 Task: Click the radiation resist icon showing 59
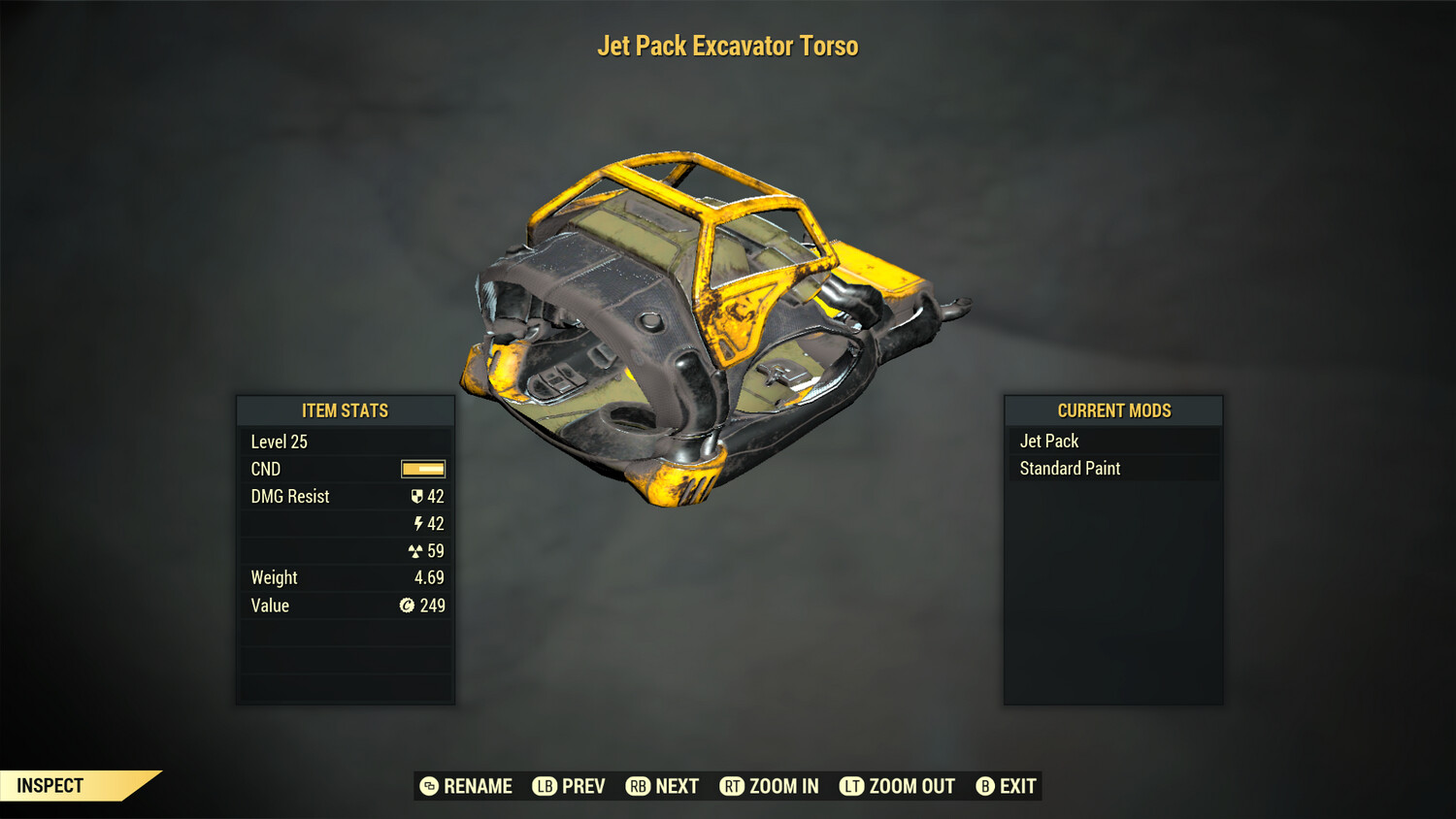coord(417,550)
